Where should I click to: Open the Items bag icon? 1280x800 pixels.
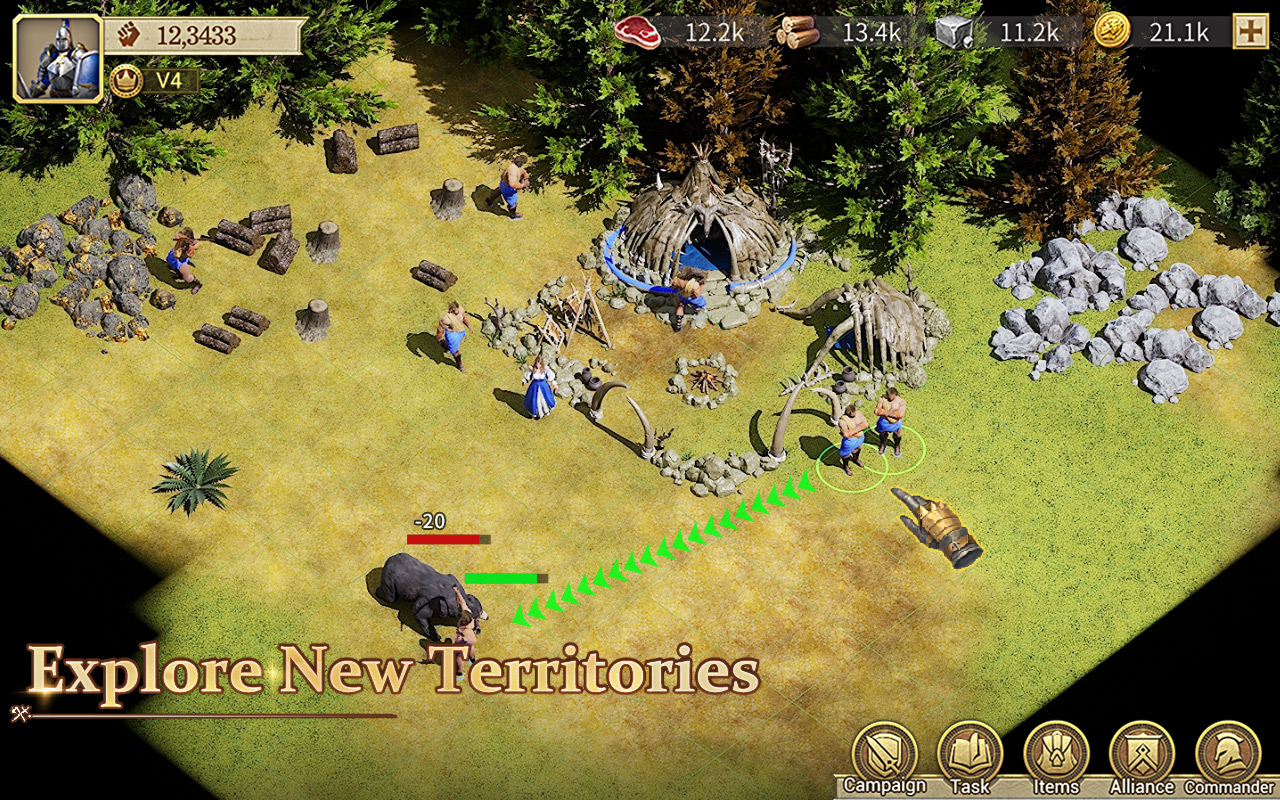click(1056, 760)
